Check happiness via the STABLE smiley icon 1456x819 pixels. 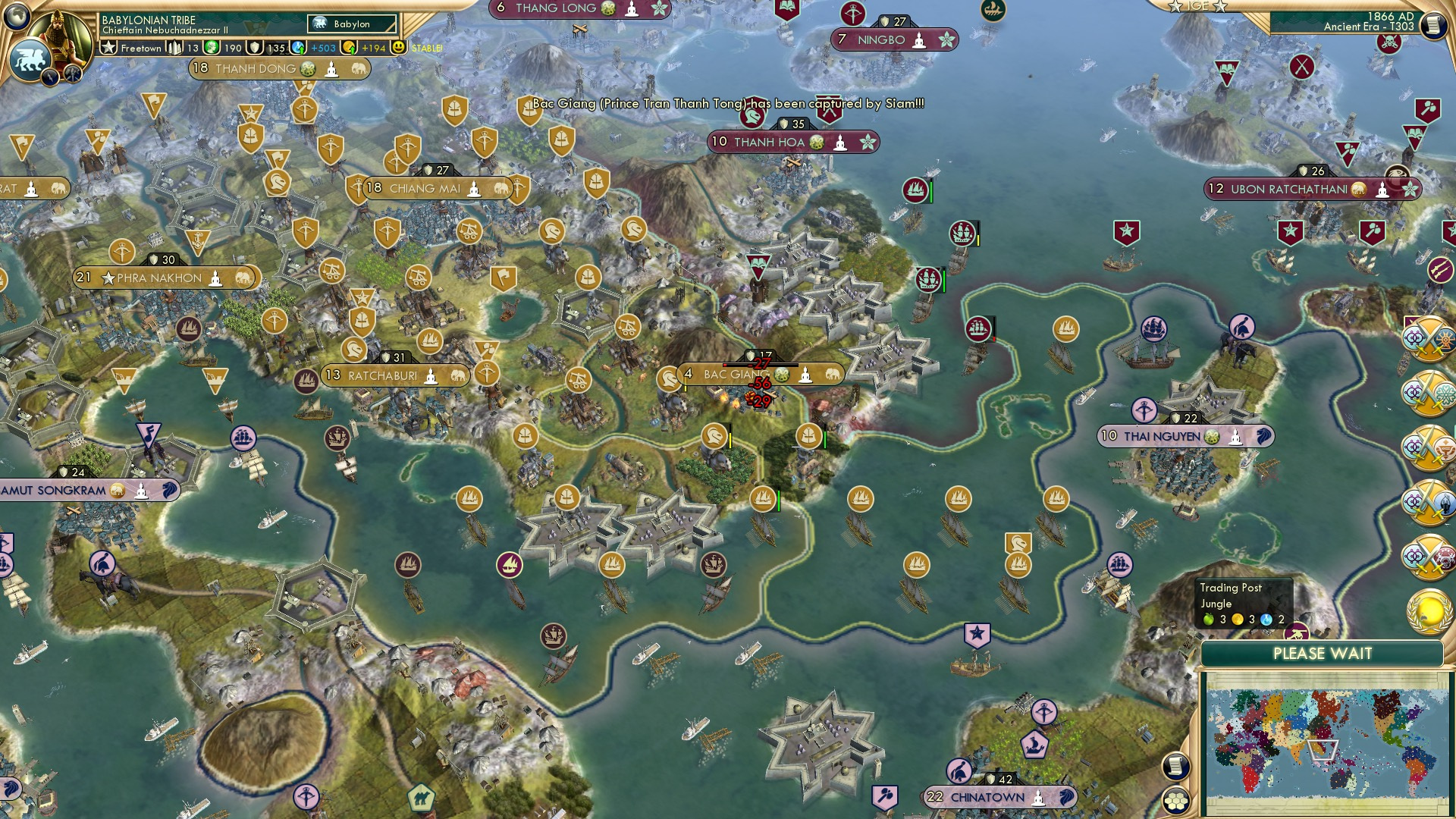click(397, 47)
